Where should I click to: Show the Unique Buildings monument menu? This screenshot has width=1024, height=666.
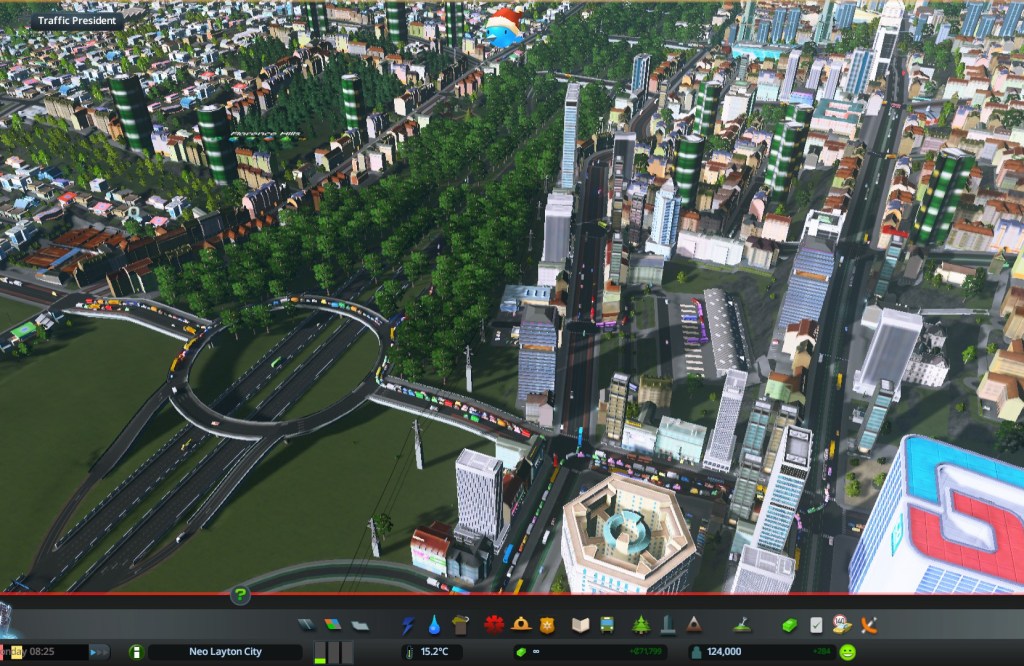pyautogui.click(x=667, y=625)
